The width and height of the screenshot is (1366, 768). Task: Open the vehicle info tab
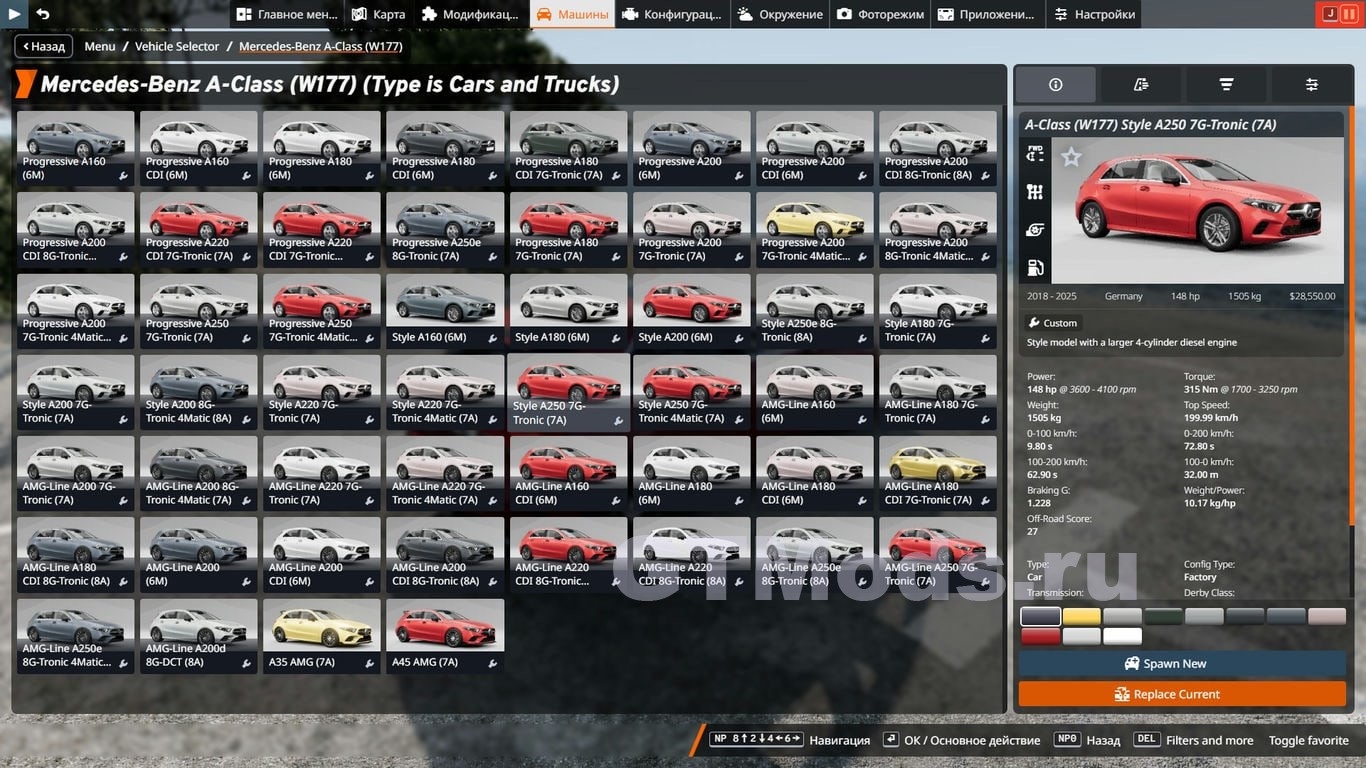pos(1055,85)
